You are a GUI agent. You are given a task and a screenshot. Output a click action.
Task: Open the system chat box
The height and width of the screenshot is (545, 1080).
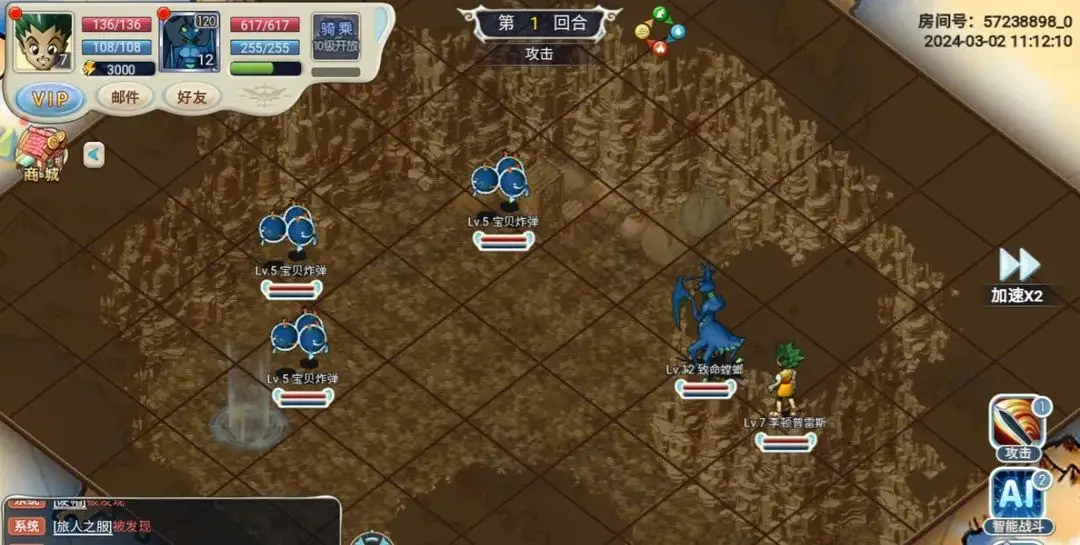pos(170,522)
